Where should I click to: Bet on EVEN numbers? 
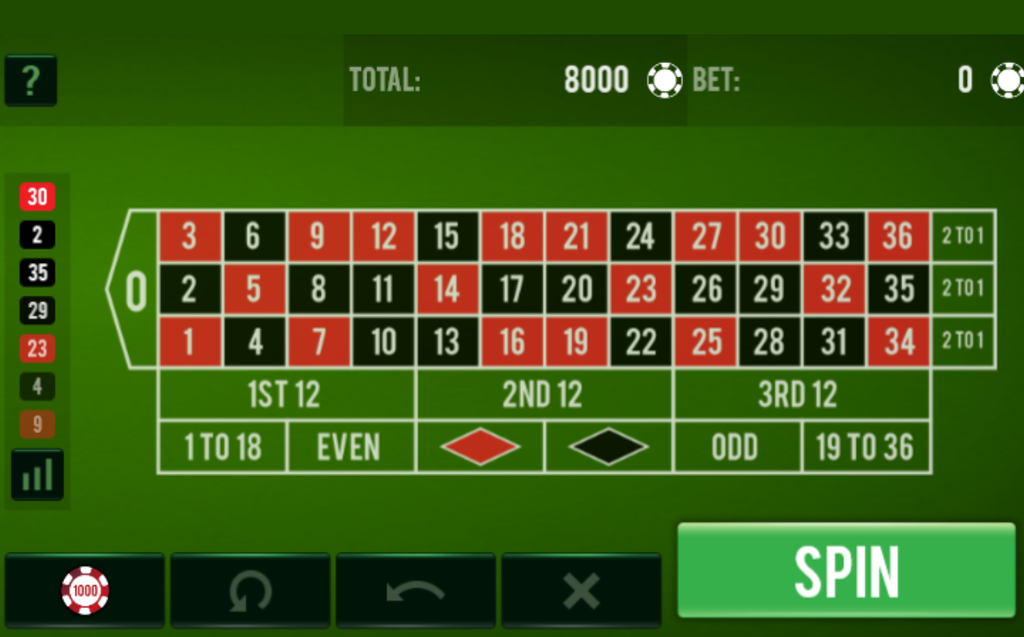tap(350, 447)
